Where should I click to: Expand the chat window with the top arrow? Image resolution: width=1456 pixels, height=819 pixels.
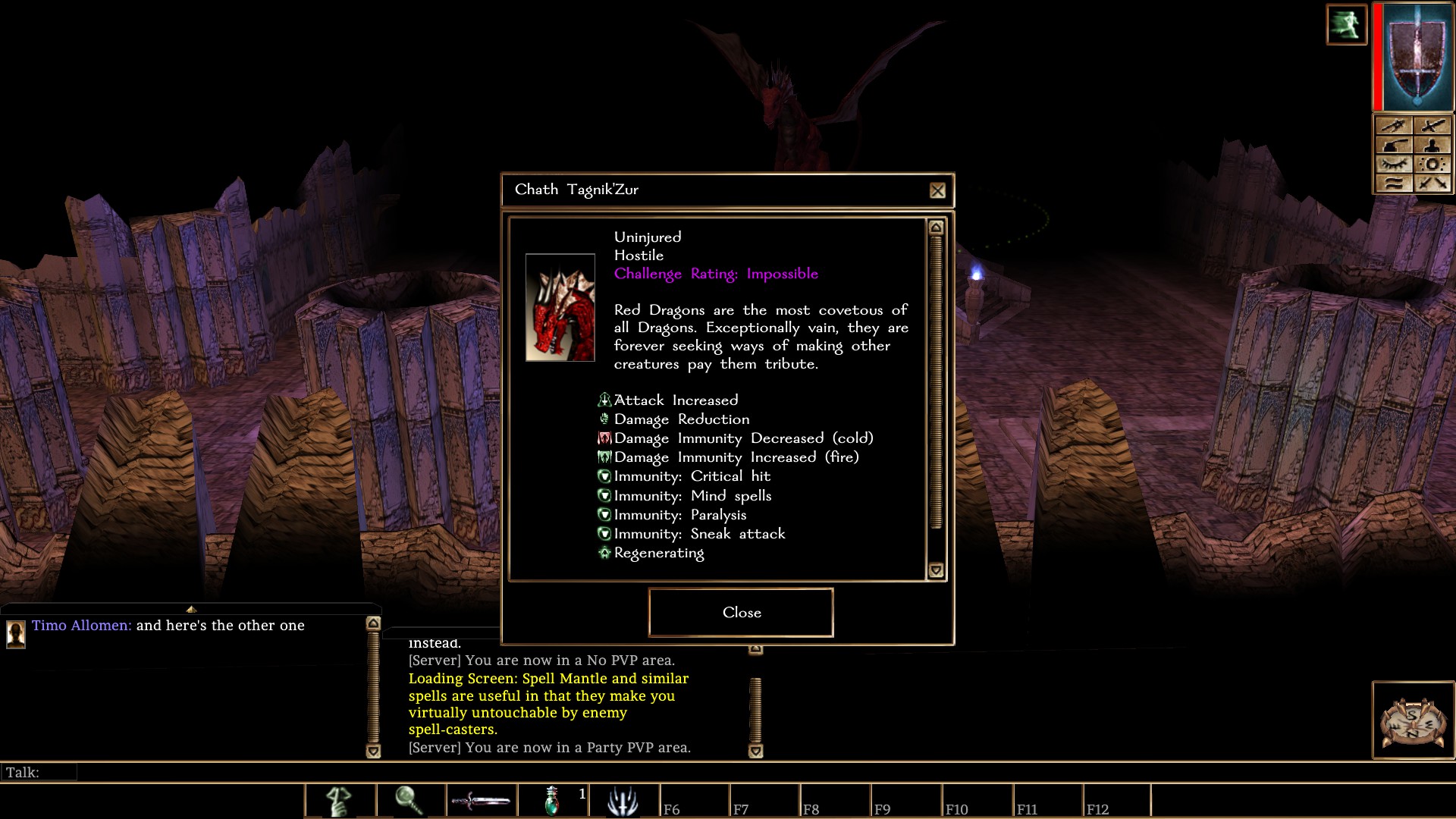191,609
